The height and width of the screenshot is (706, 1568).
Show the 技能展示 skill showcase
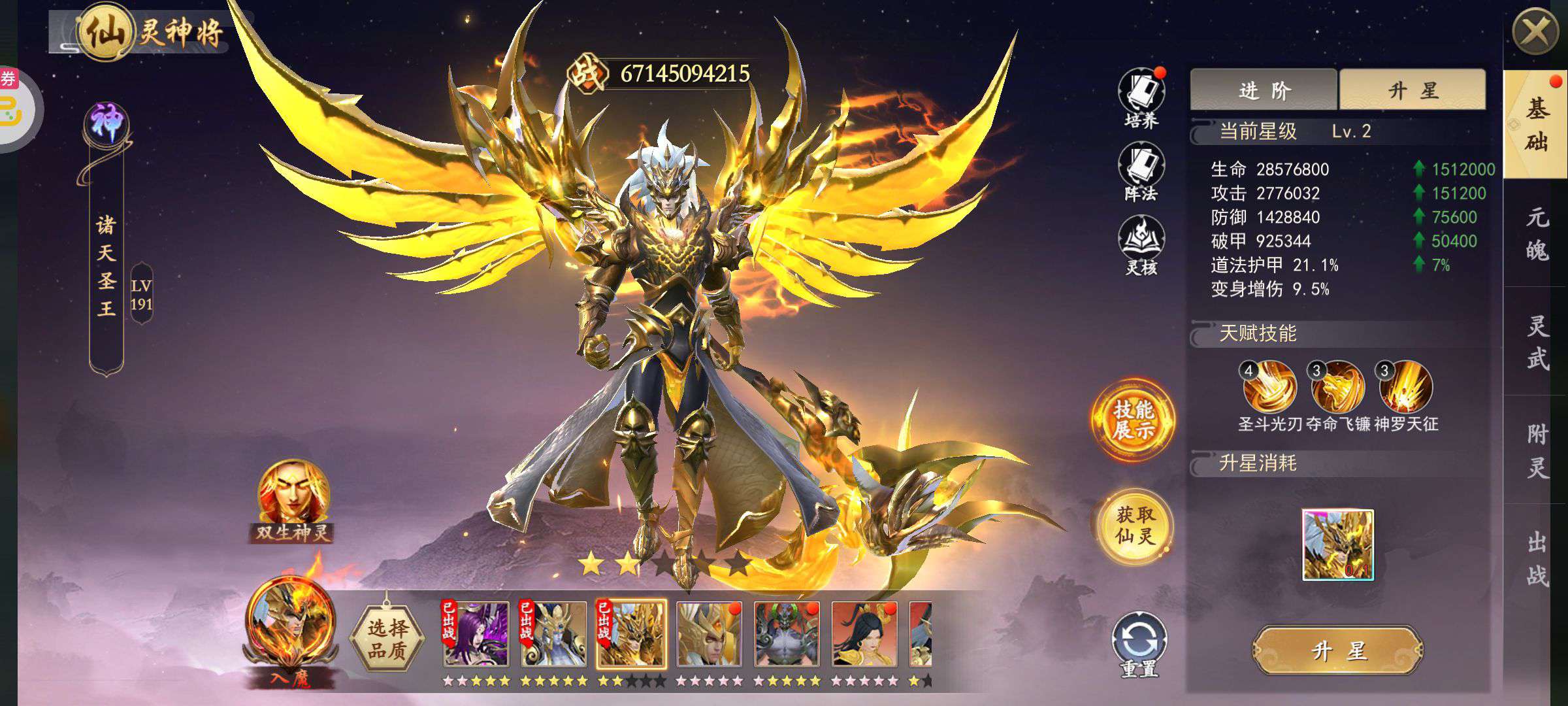point(1134,420)
